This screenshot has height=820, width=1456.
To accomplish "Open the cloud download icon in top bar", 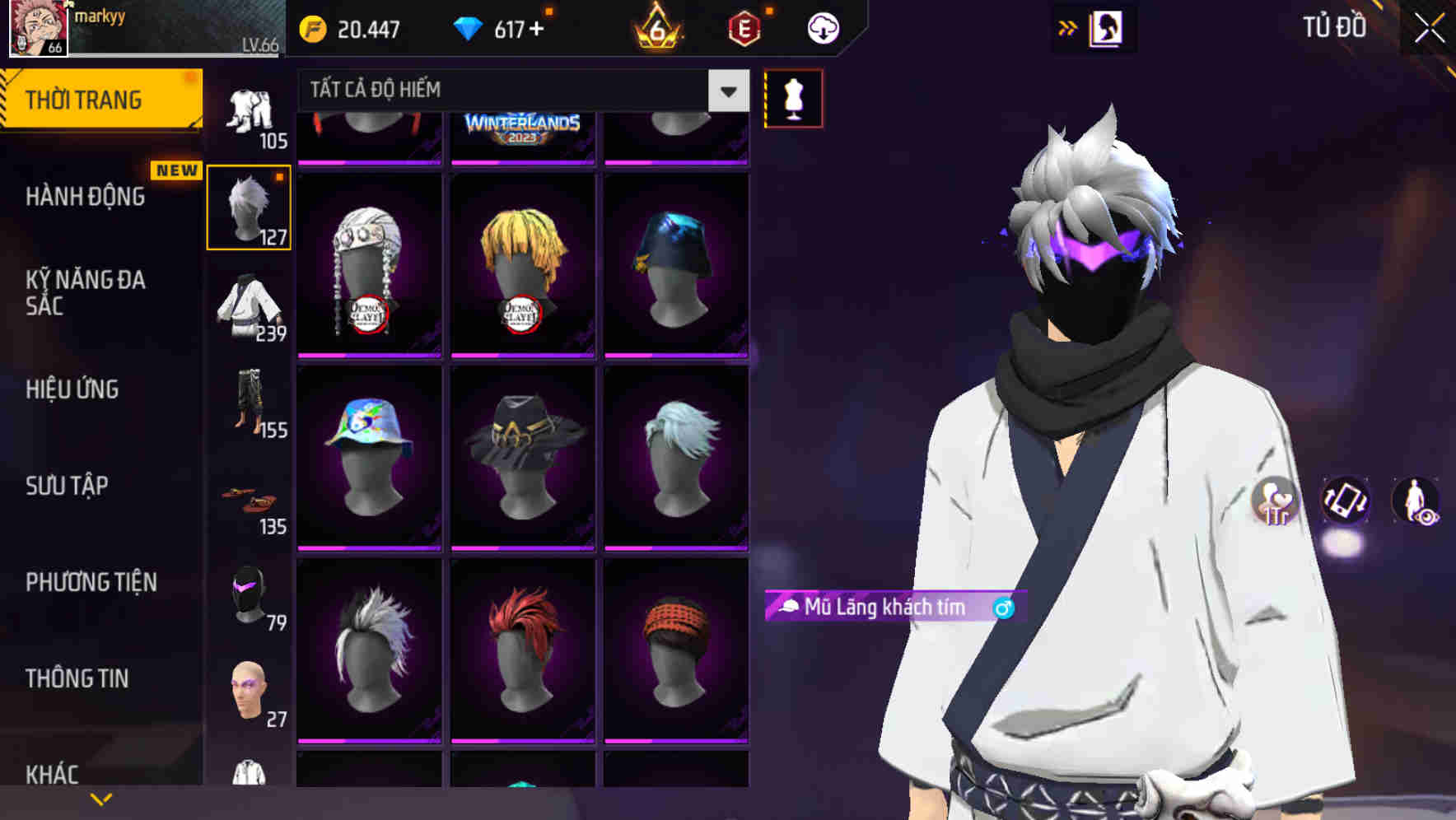I will click(823, 27).
